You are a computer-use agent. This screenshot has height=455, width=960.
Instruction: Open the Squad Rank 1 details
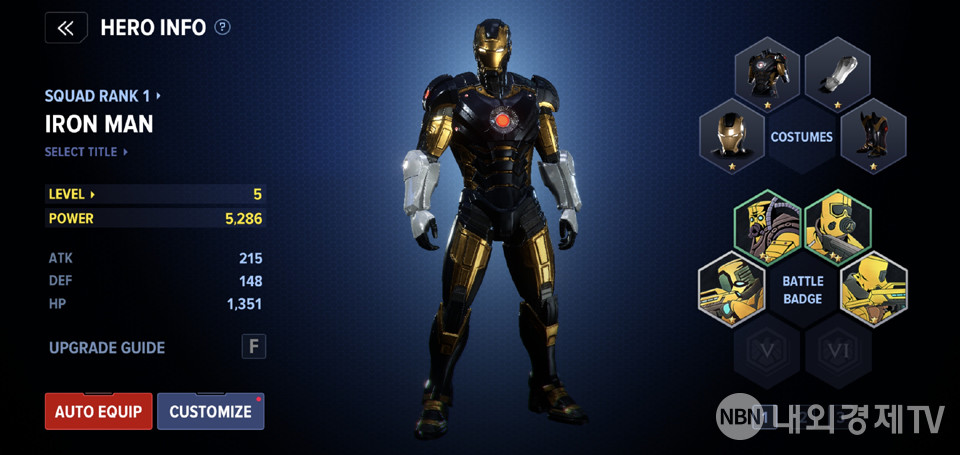[103, 96]
